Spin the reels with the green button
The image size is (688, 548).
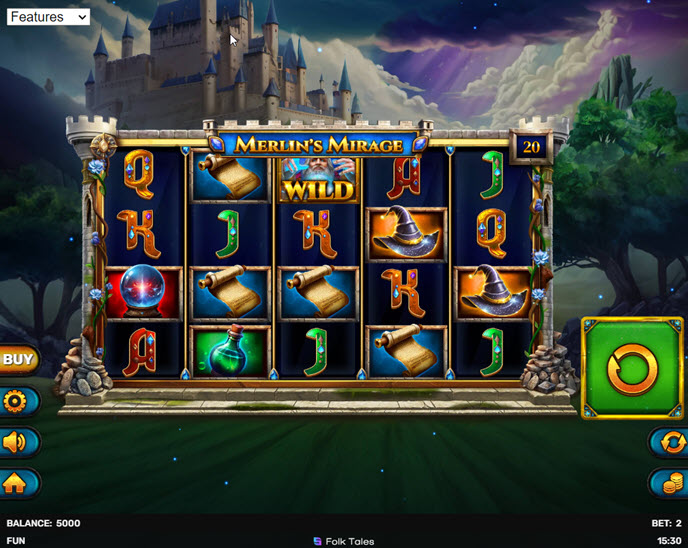[632, 368]
